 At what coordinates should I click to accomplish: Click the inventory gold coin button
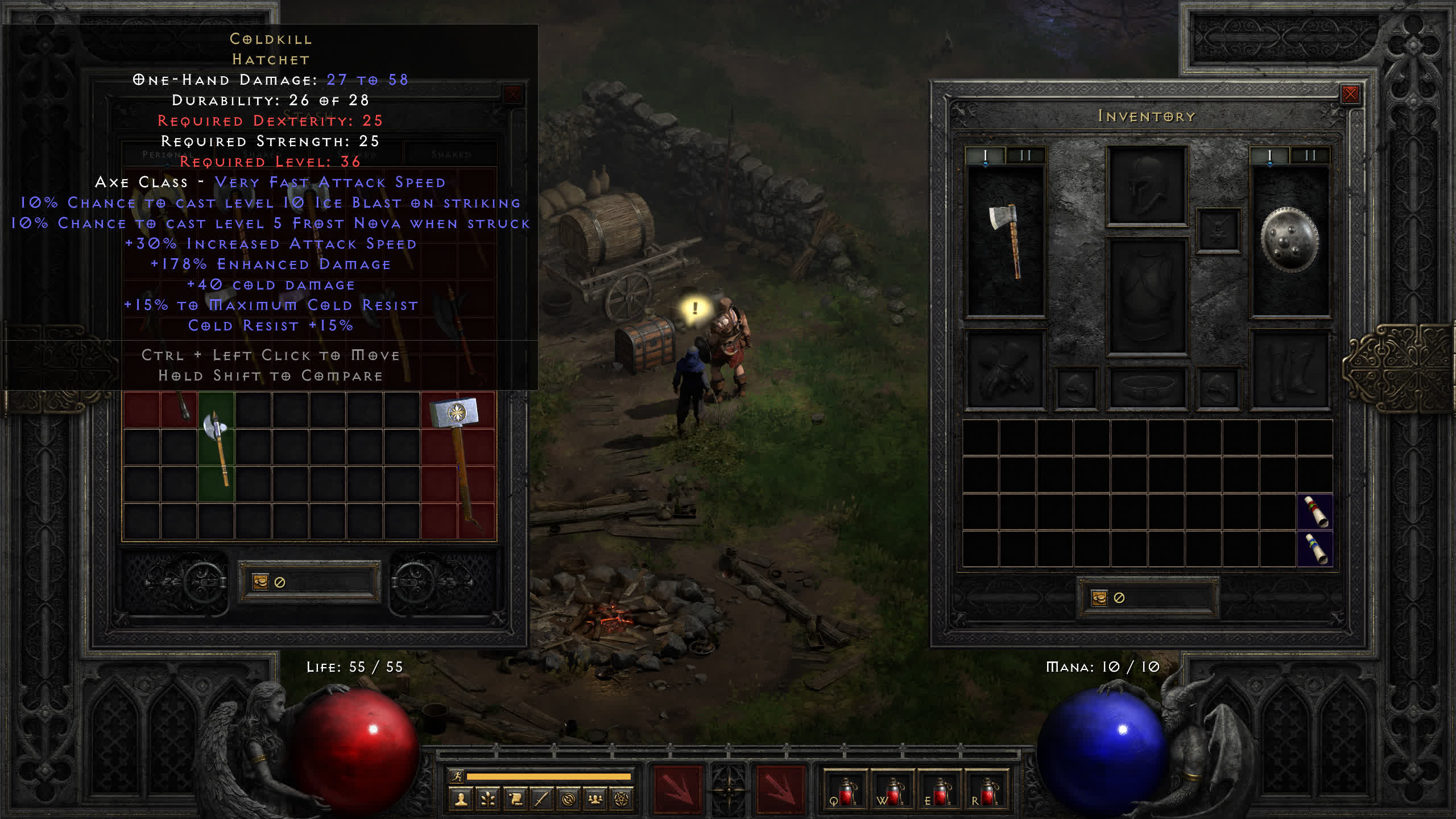pyautogui.click(x=1099, y=598)
